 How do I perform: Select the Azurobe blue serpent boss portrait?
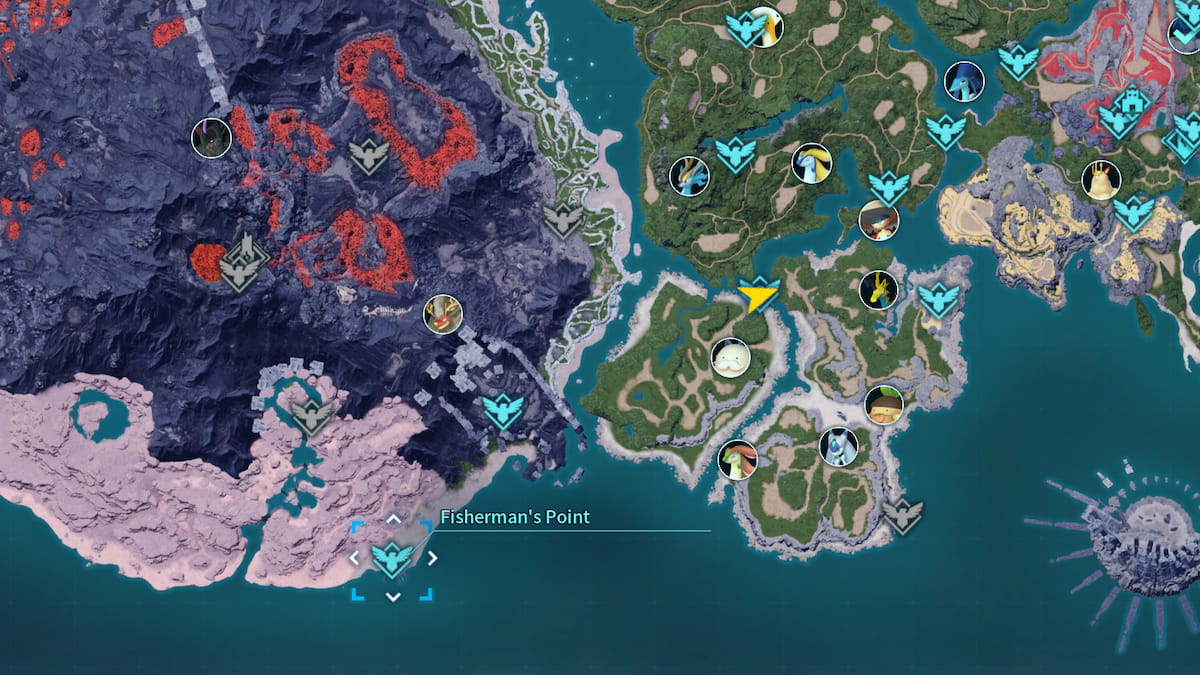pos(964,81)
